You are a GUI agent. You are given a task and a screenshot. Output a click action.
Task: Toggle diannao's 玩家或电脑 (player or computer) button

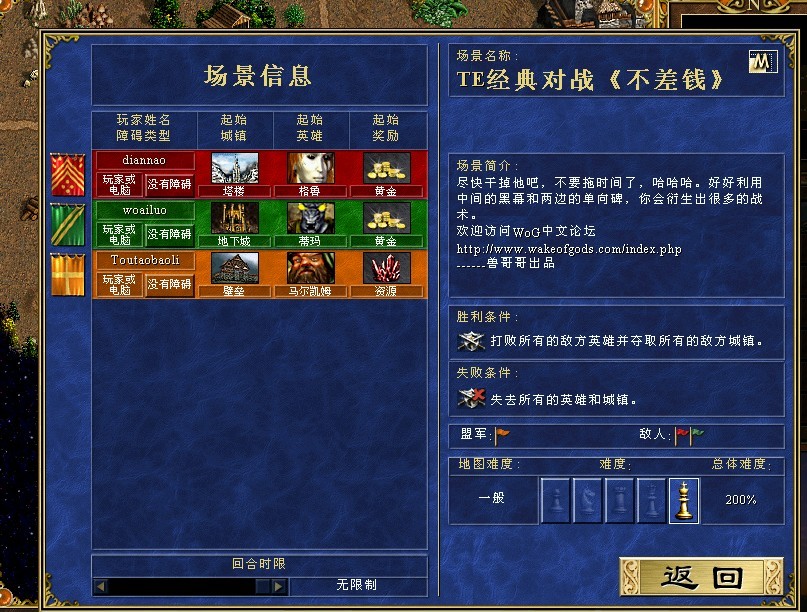pos(119,184)
